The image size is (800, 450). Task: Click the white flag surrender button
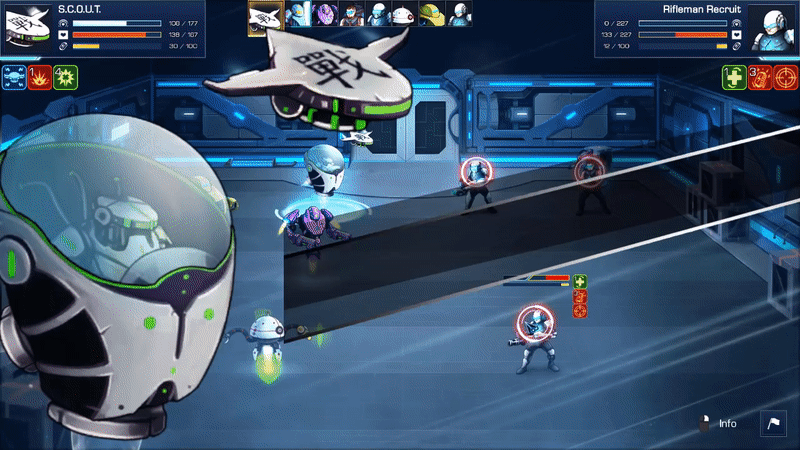click(774, 423)
